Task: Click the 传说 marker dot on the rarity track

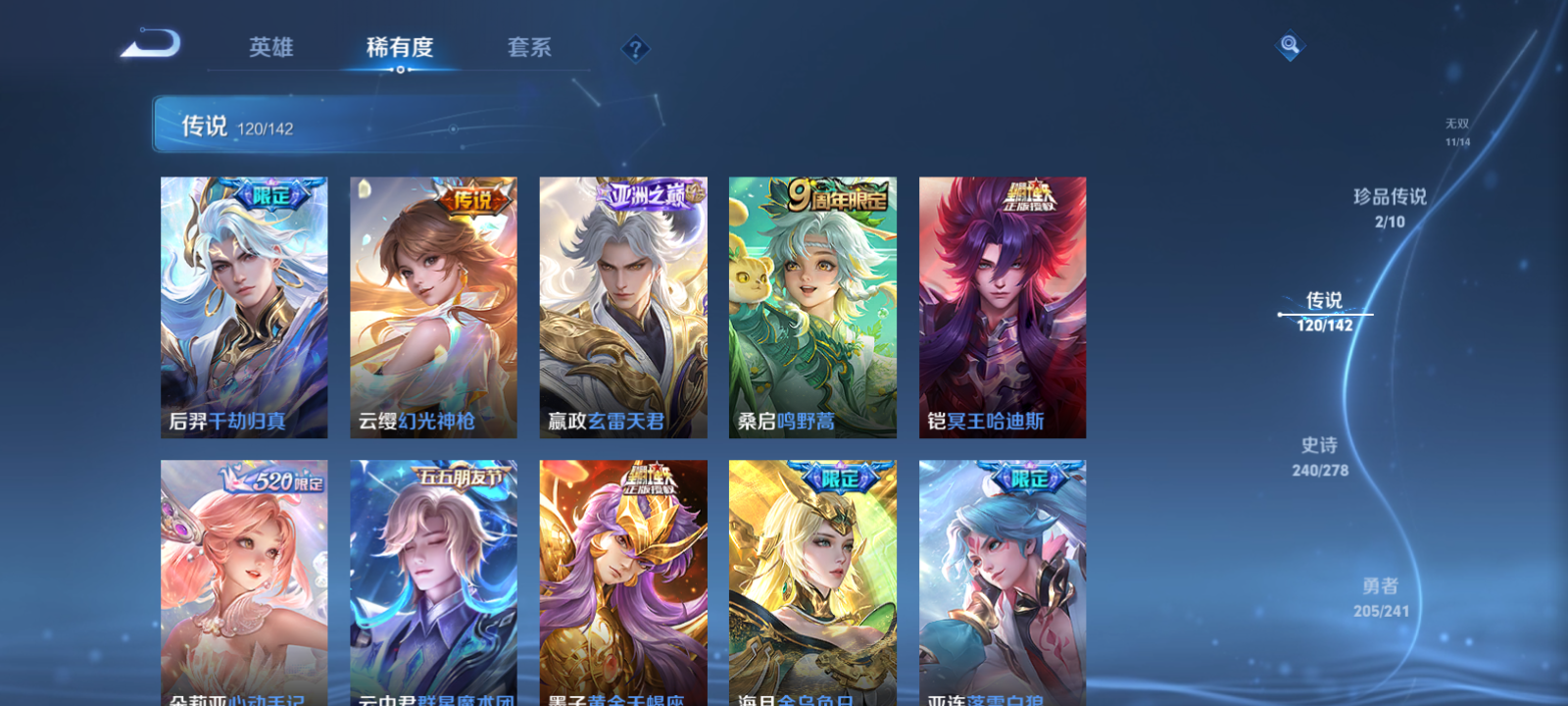Action: pyautogui.click(x=1280, y=314)
